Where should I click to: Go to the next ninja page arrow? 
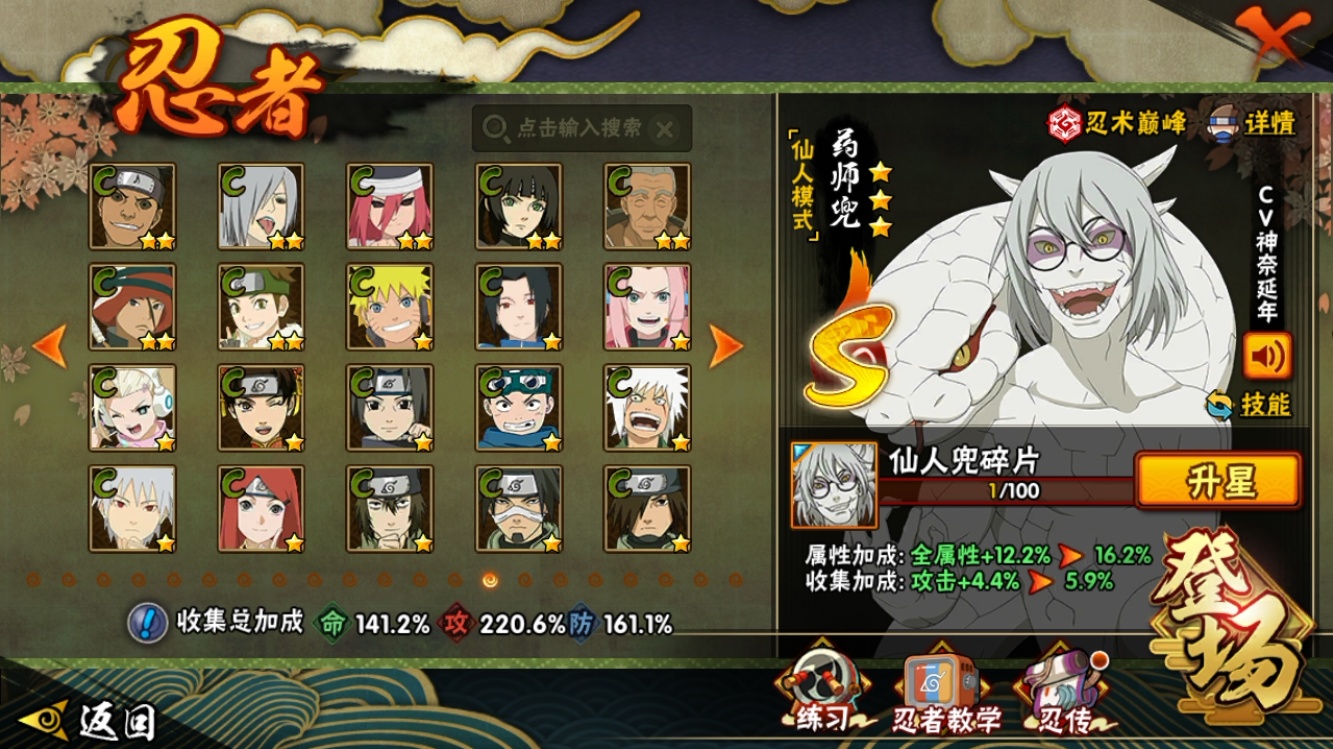[x=726, y=346]
